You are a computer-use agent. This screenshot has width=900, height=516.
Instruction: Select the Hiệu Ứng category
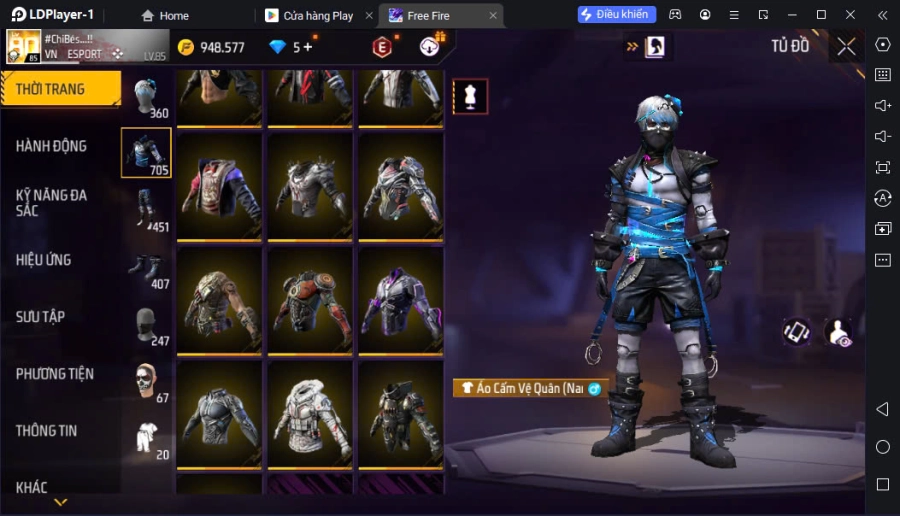43,260
